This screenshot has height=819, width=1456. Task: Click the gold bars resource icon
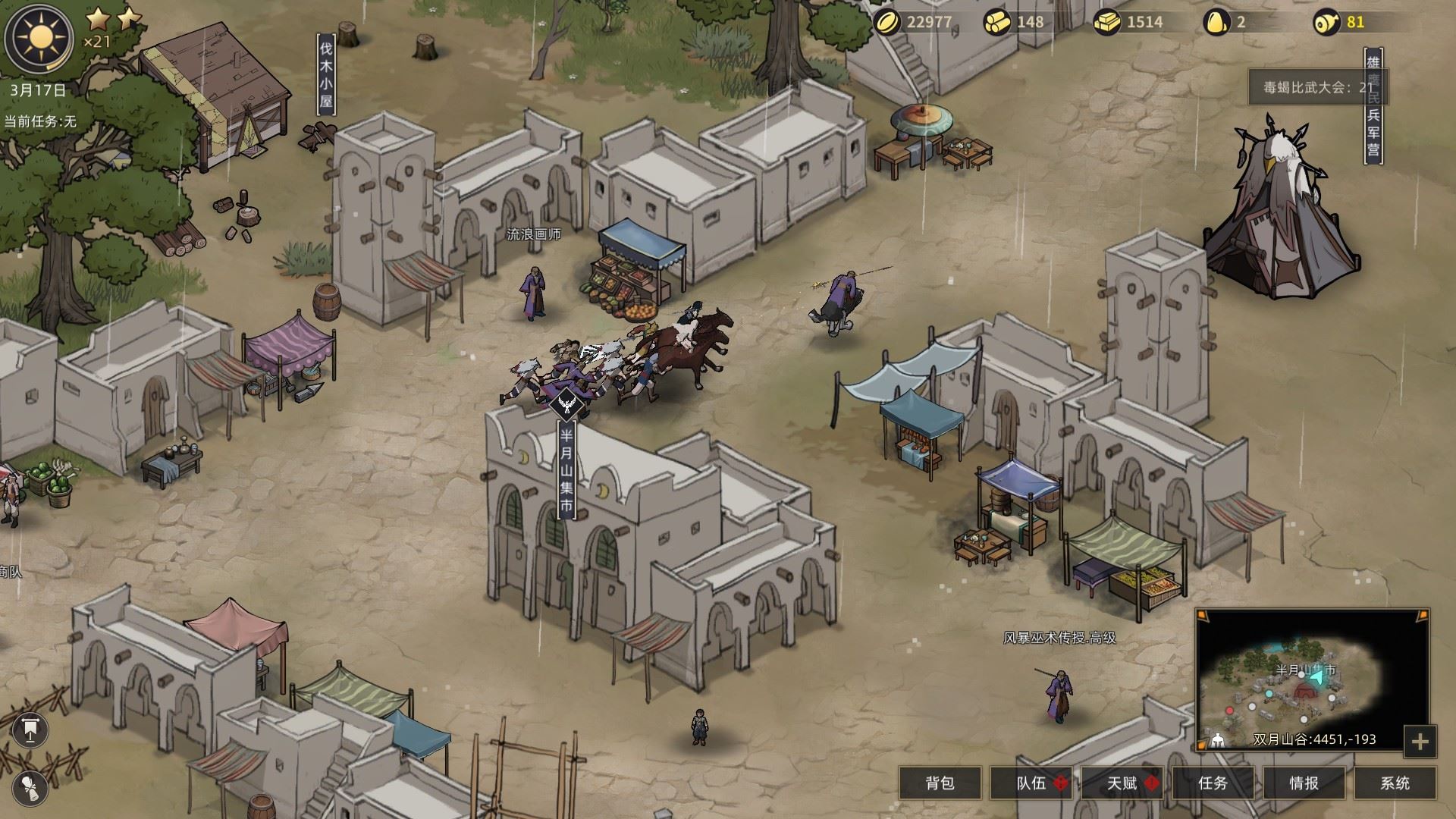click(1107, 22)
